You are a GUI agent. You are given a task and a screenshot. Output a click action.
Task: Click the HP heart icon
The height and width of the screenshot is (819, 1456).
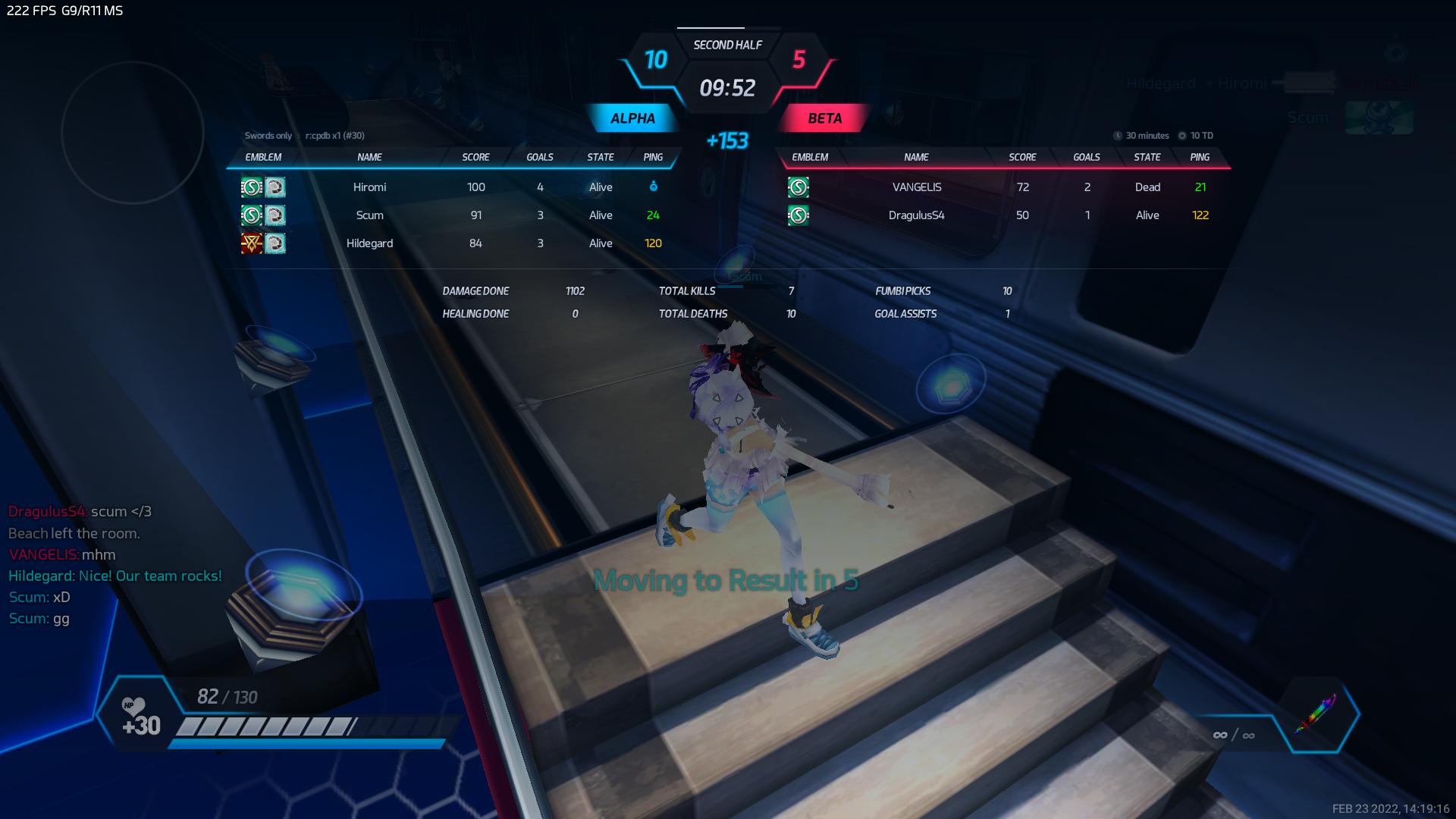[133, 708]
